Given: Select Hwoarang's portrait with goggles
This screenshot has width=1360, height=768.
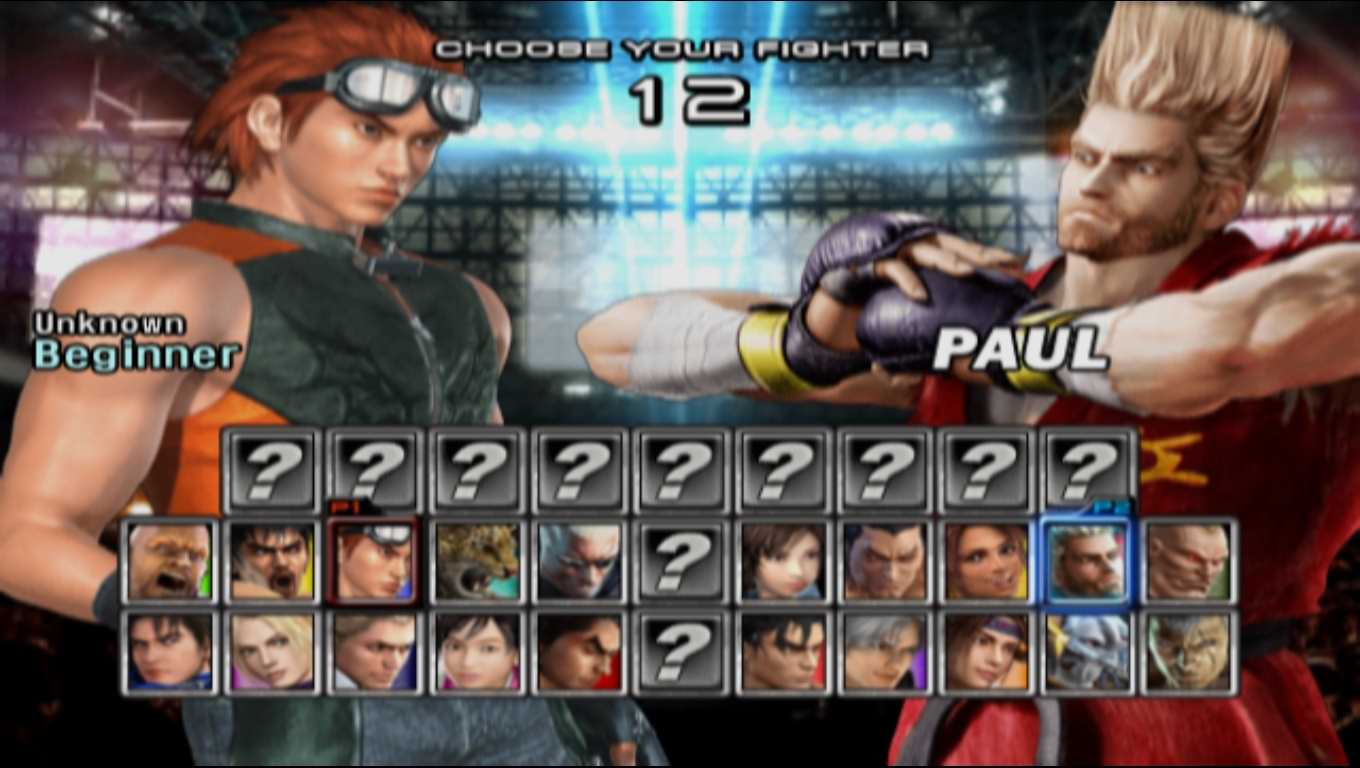Looking at the screenshot, I should click(x=373, y=561).
